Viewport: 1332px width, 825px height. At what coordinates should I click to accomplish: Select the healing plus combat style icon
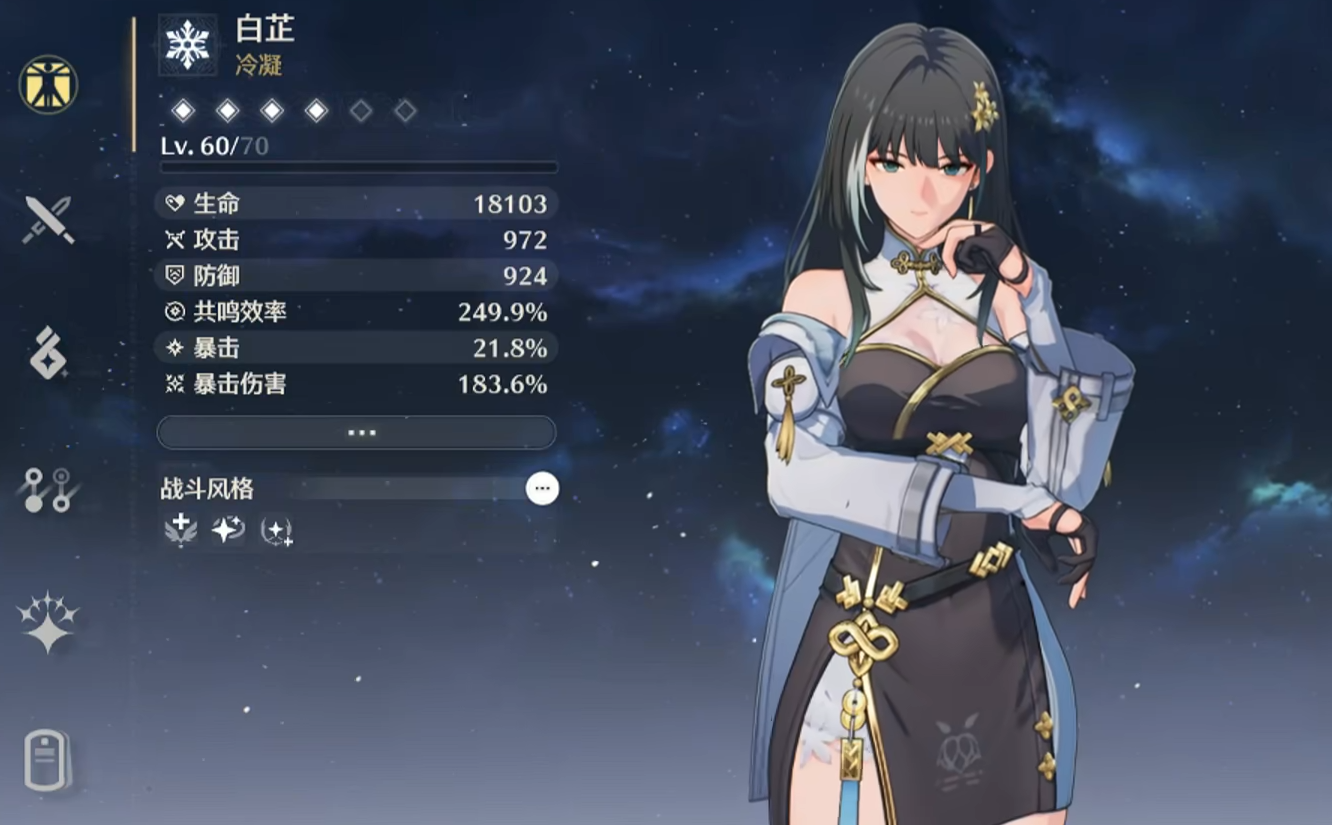point(181,530)
